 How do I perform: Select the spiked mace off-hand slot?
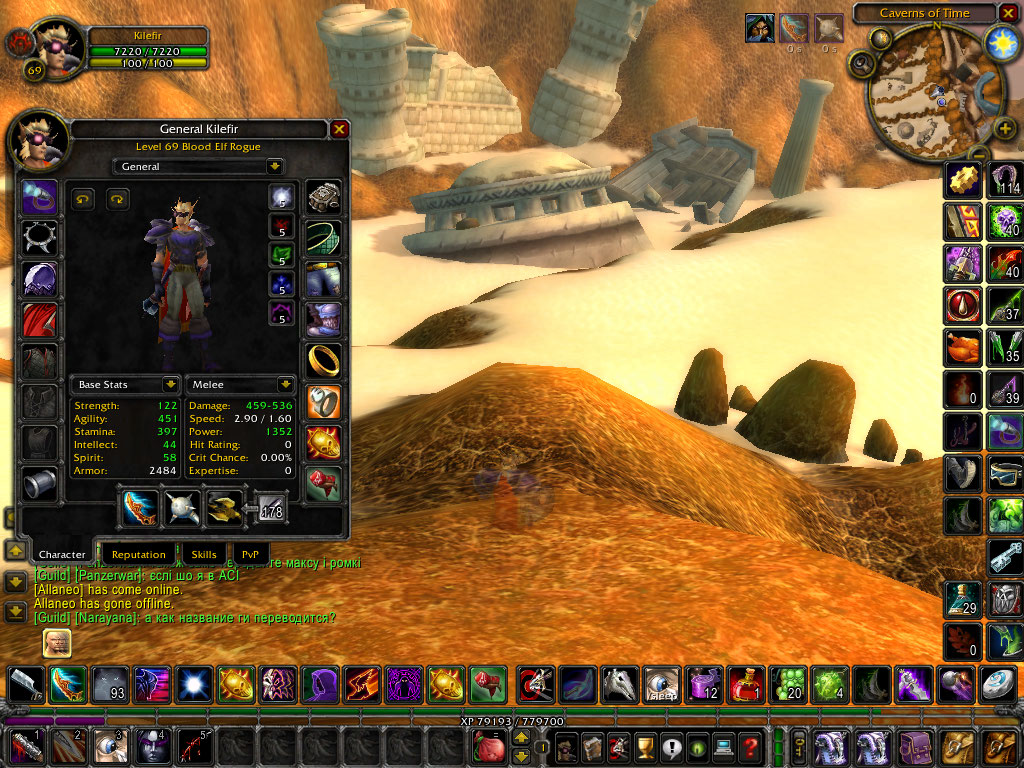coord(182,508)
